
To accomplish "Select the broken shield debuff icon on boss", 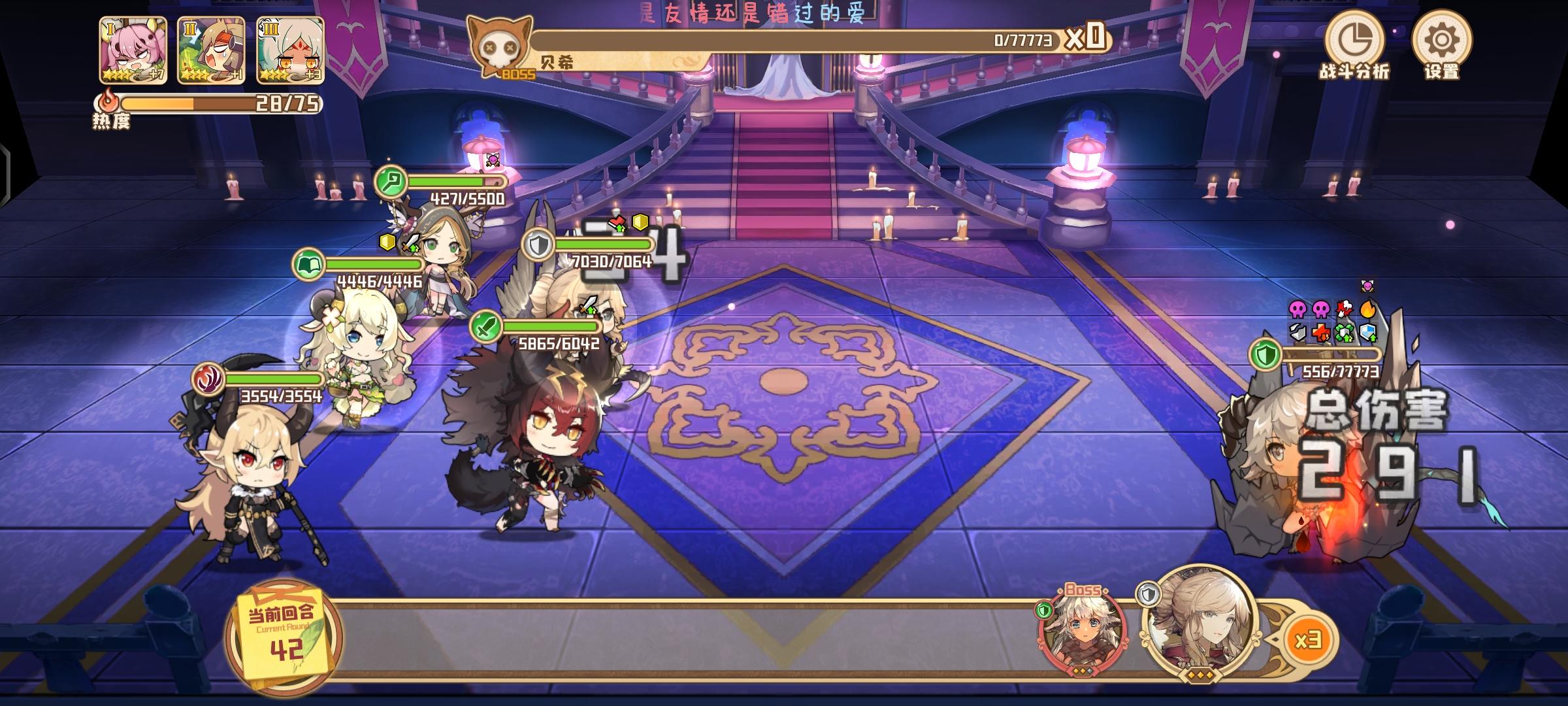I will (x=1299, y=333).
